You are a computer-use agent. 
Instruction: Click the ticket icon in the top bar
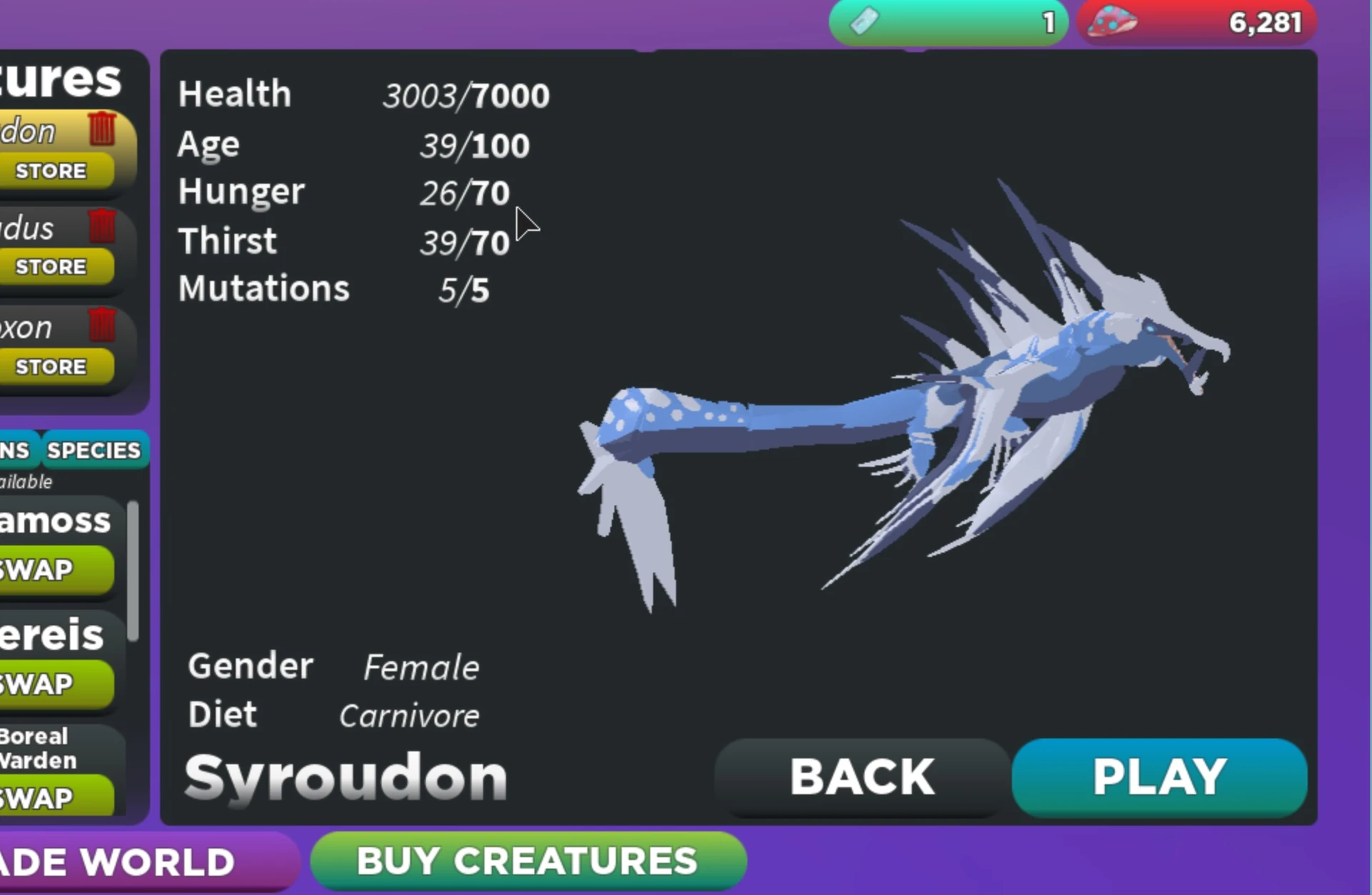point(864,21)
